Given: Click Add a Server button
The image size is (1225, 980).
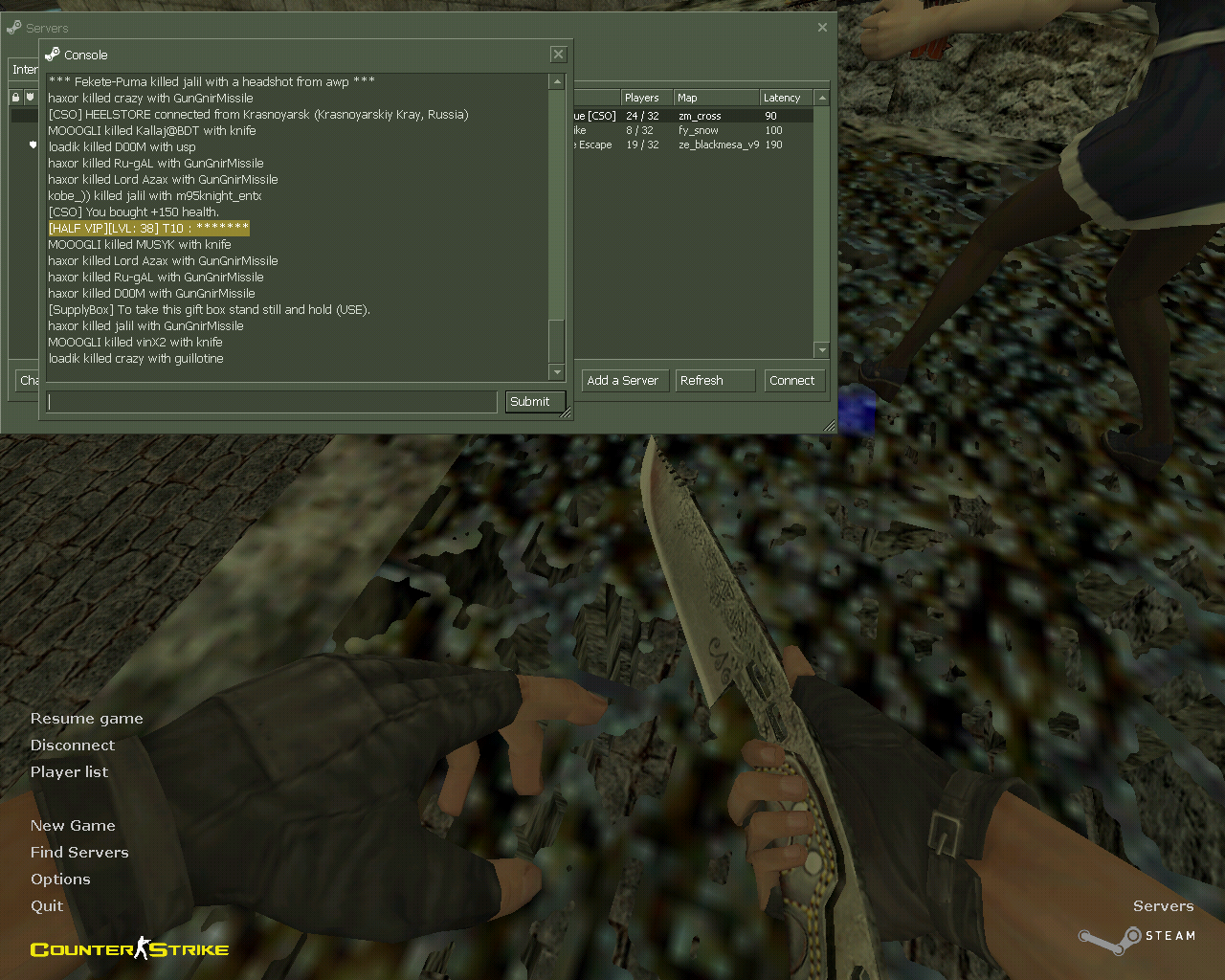Looking at the screenshot, I should click(622, 381).
